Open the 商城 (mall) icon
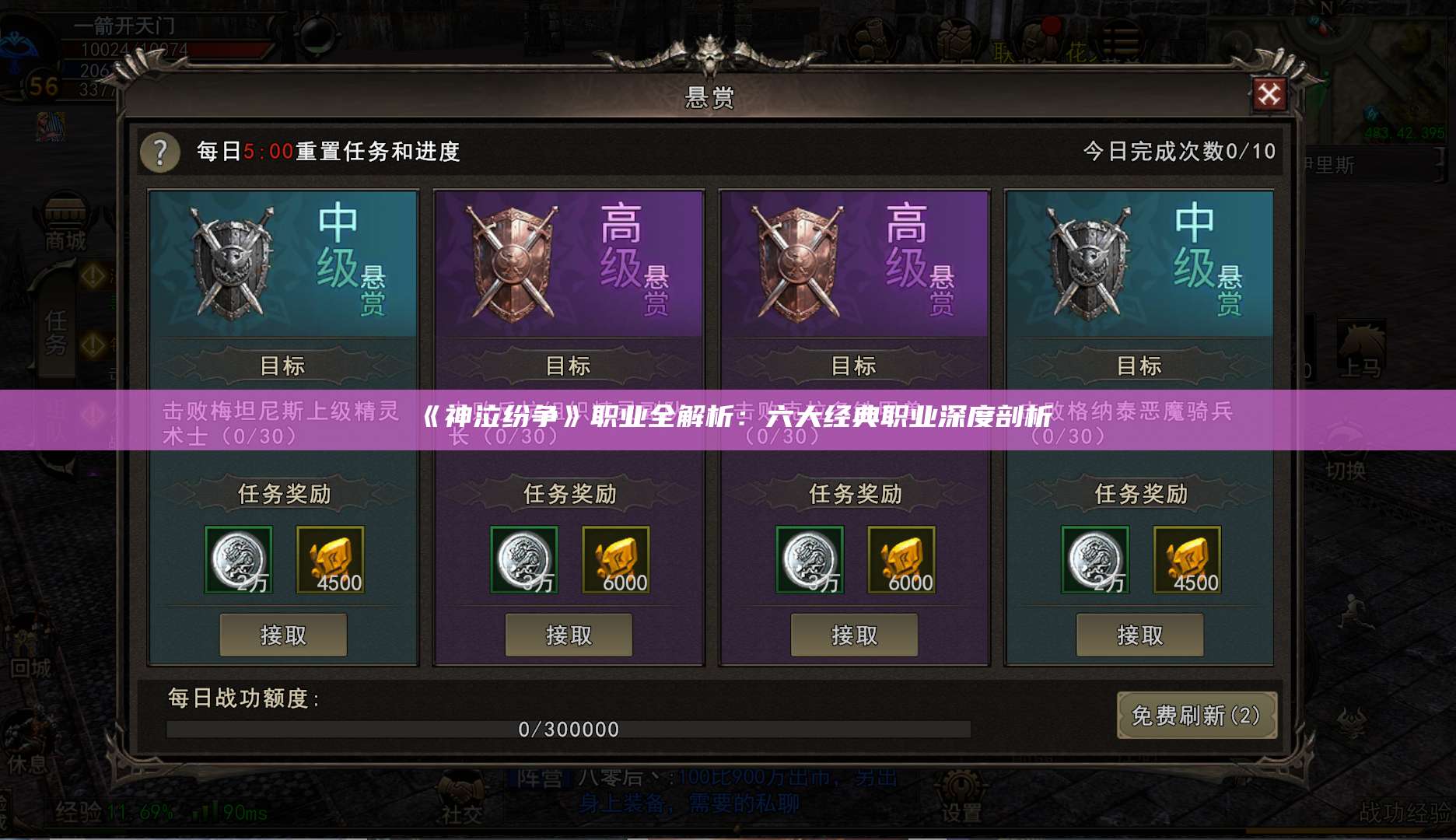The height and width of the screenshot is (840, 1456). click(x=67, y=220)
